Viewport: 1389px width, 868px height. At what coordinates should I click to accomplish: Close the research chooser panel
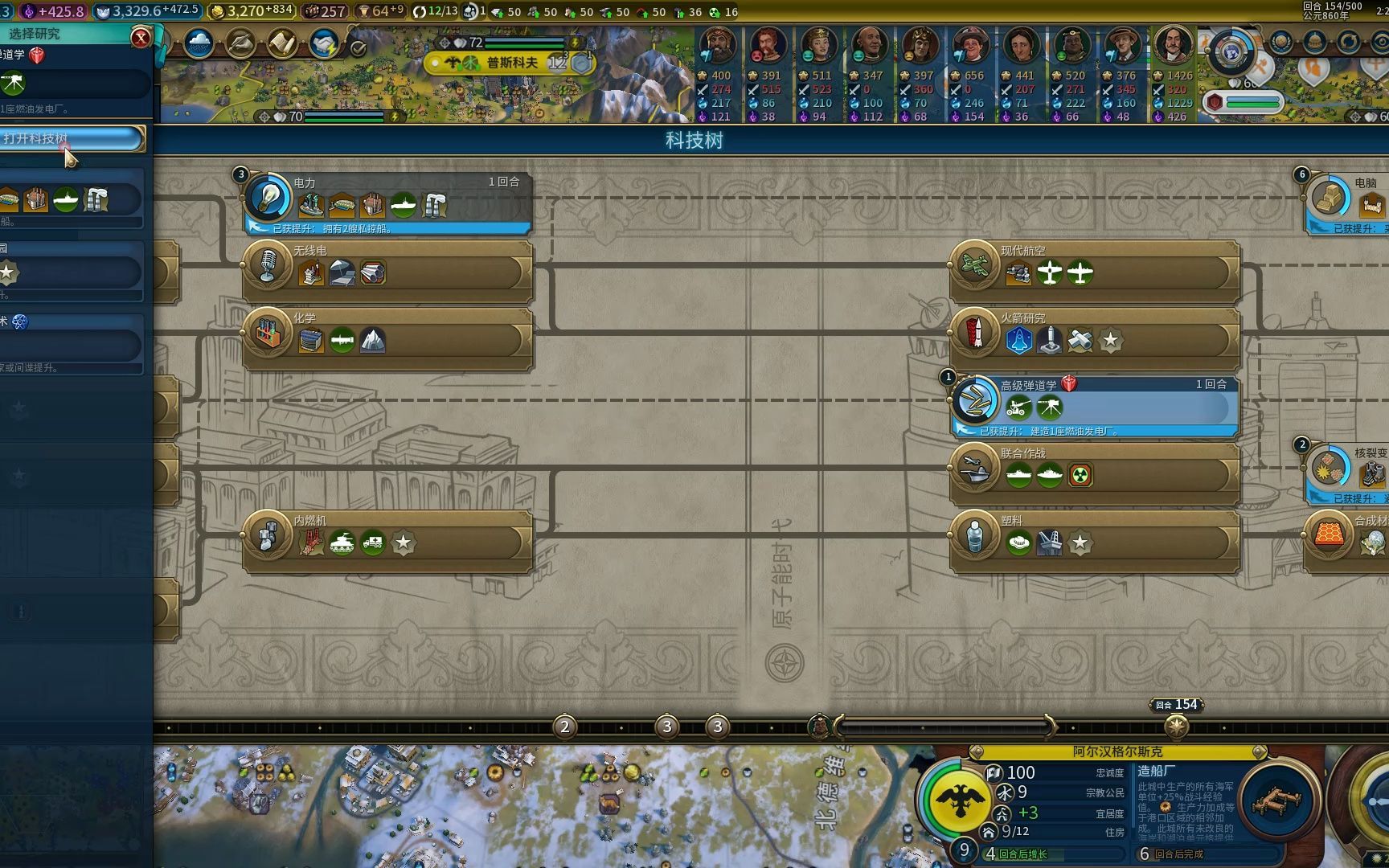click(x=141, y=37)
